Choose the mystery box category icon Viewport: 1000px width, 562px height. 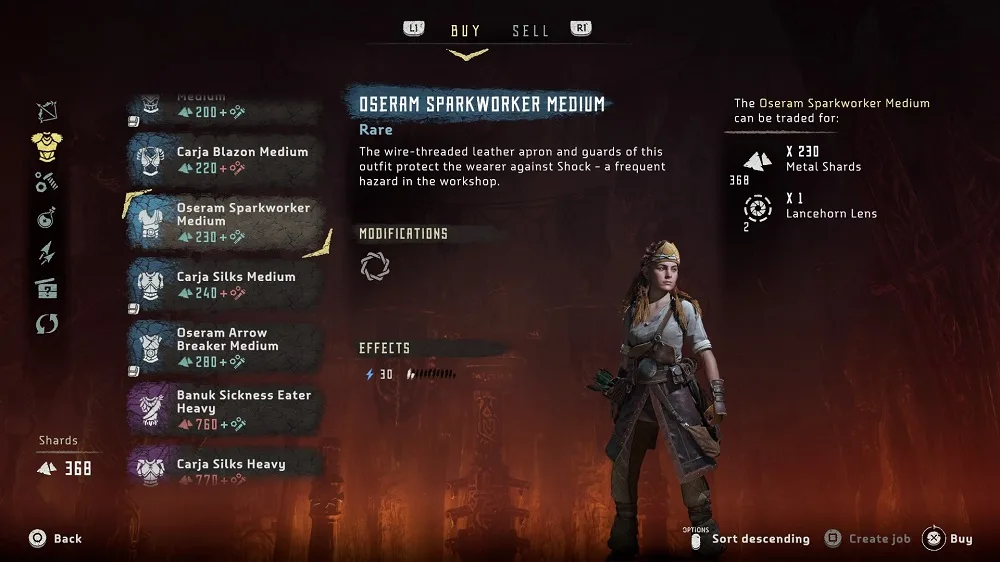click(47, 288)
